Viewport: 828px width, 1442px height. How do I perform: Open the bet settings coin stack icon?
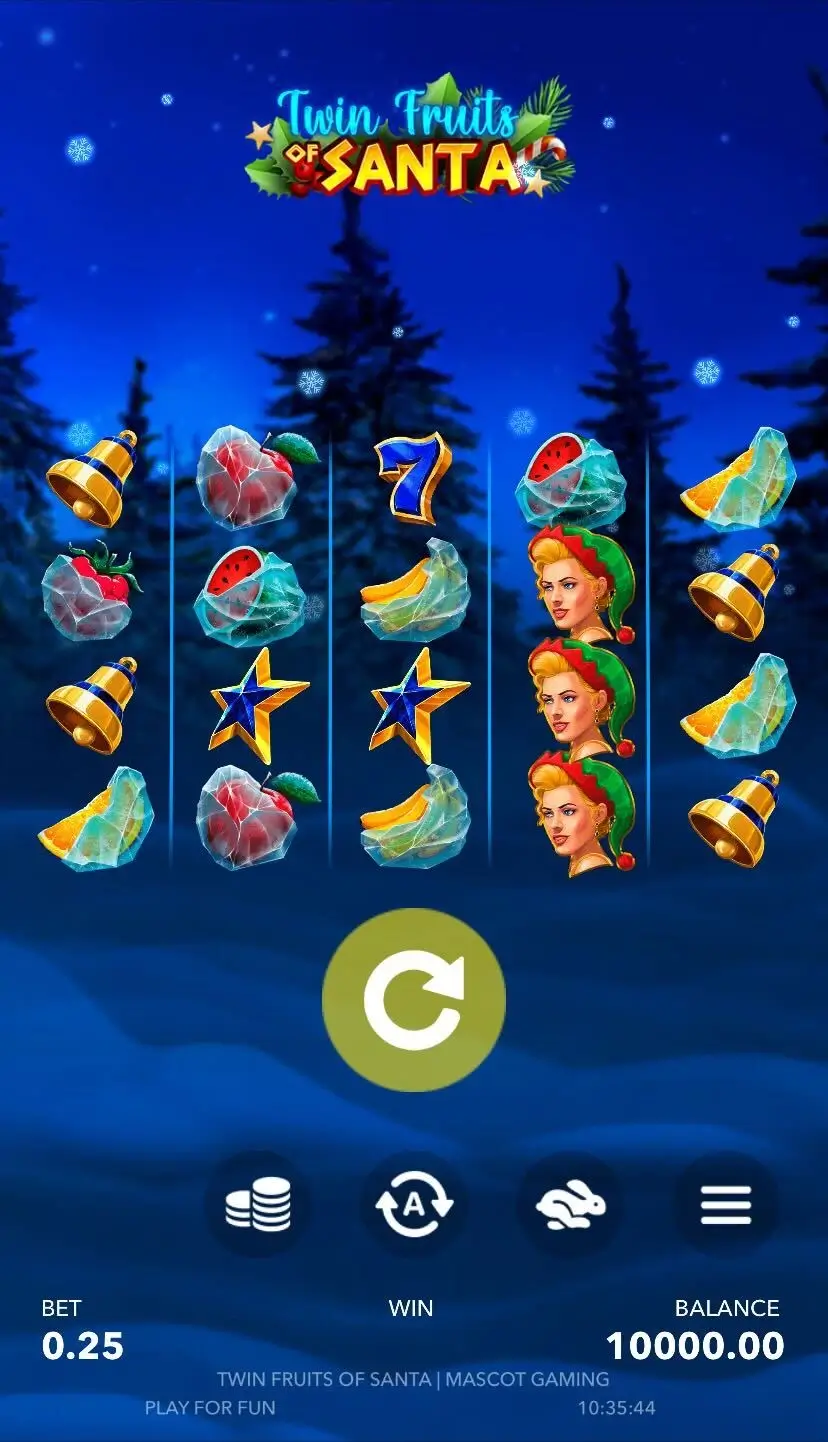pos(258,1204)
